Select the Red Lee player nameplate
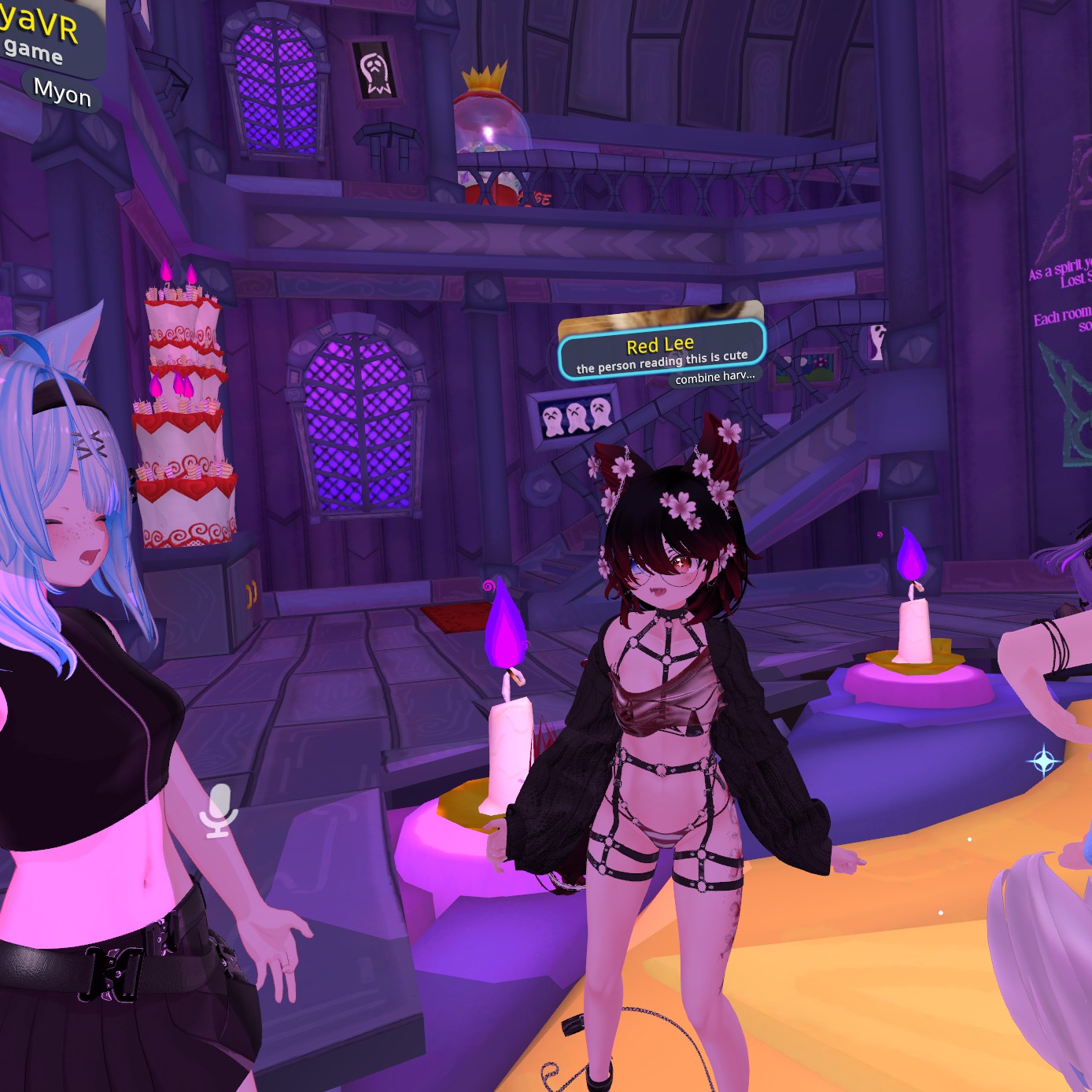The width and height of the screenshot is (1092, 1092). [661, 351]
